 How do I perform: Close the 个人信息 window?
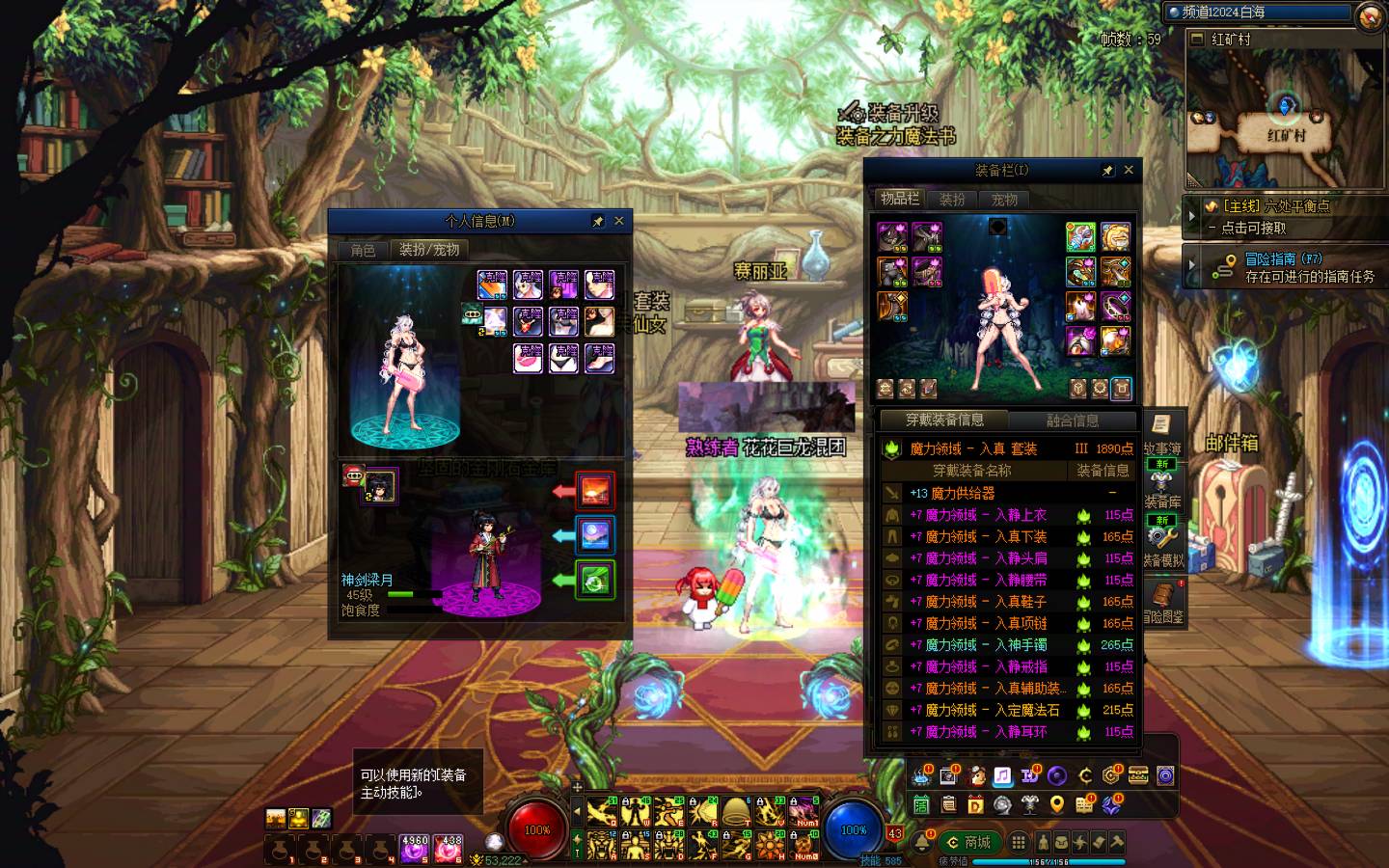tap(619, 221)
